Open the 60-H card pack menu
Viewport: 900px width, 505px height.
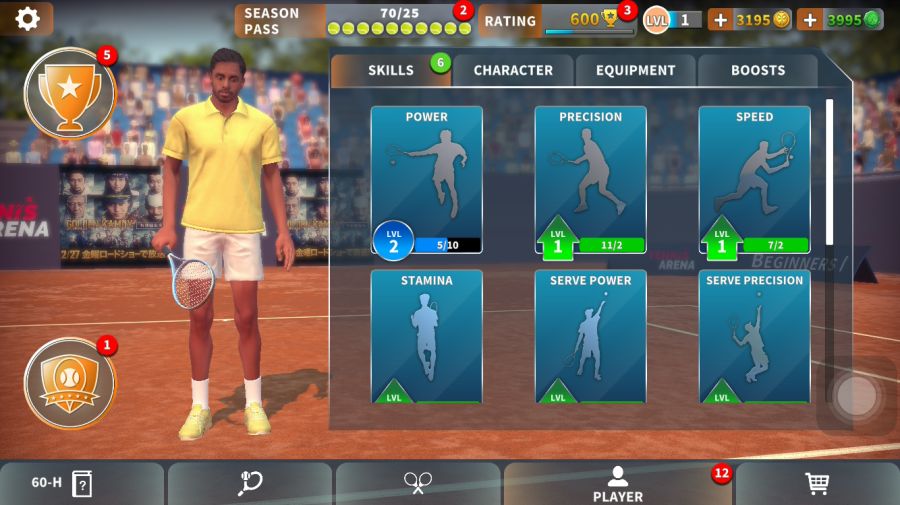62,484
